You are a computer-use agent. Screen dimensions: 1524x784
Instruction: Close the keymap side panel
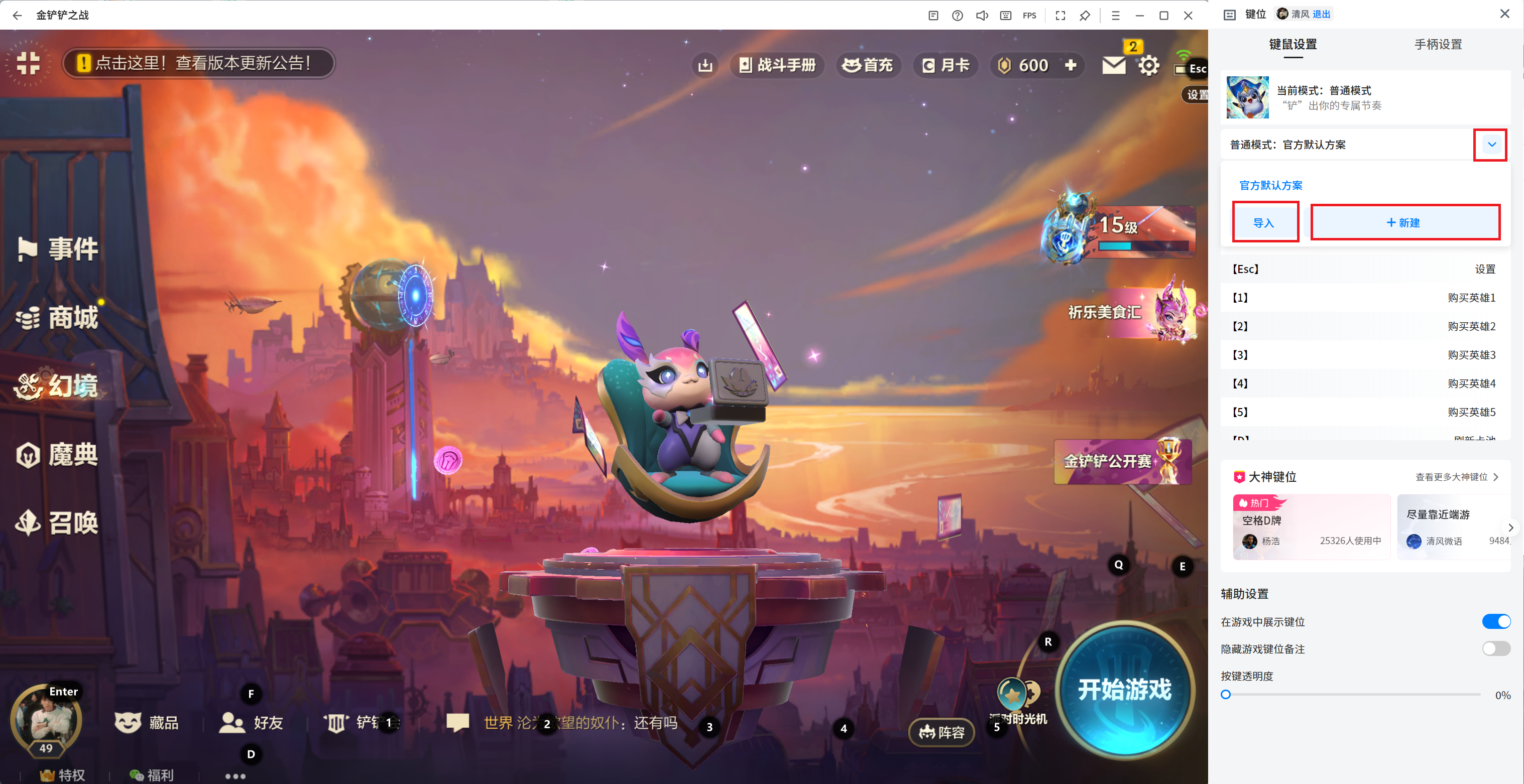click(x=1504, y=14)
